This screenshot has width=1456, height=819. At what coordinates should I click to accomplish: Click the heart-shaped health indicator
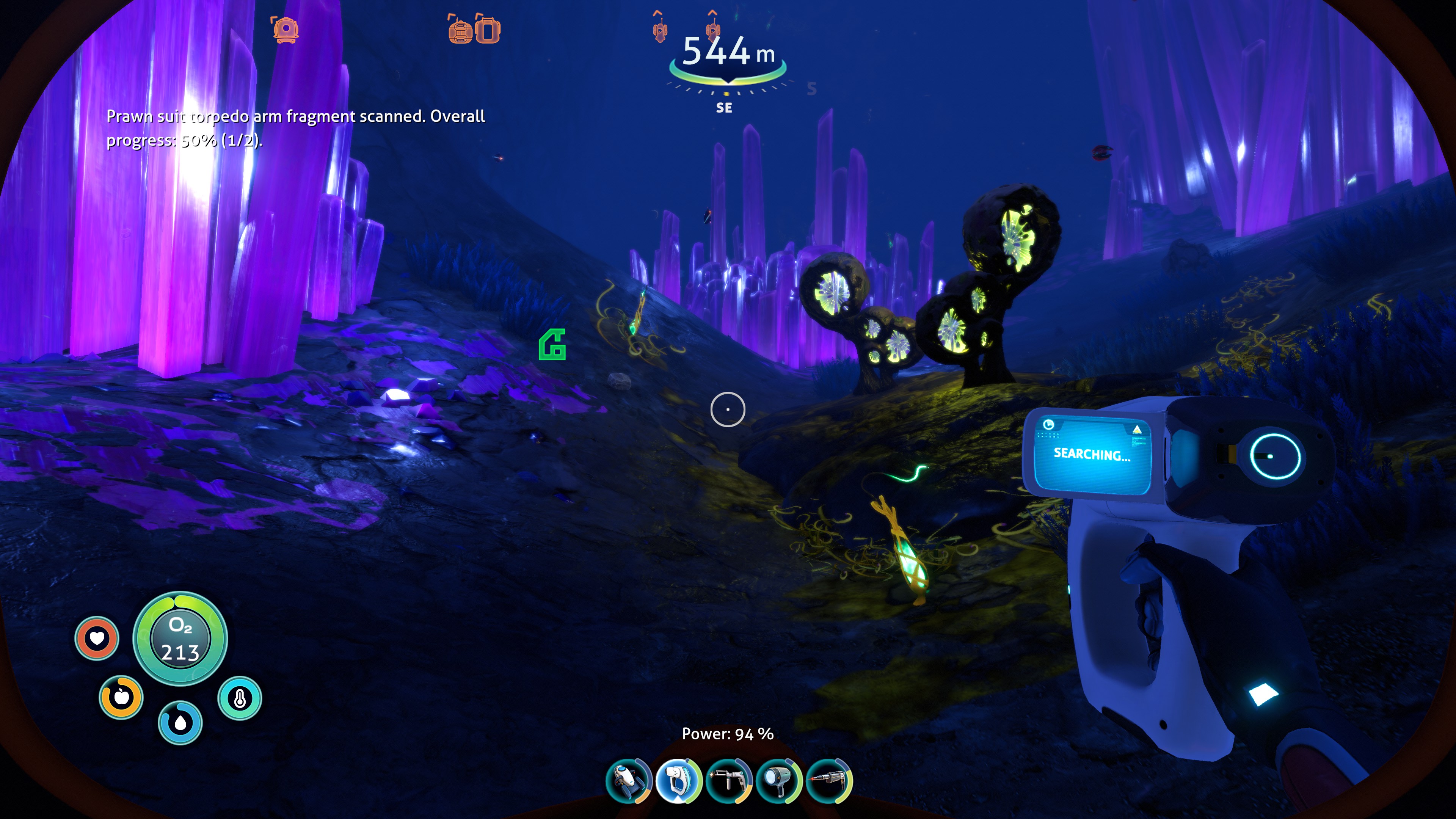(x=97, y=639)
